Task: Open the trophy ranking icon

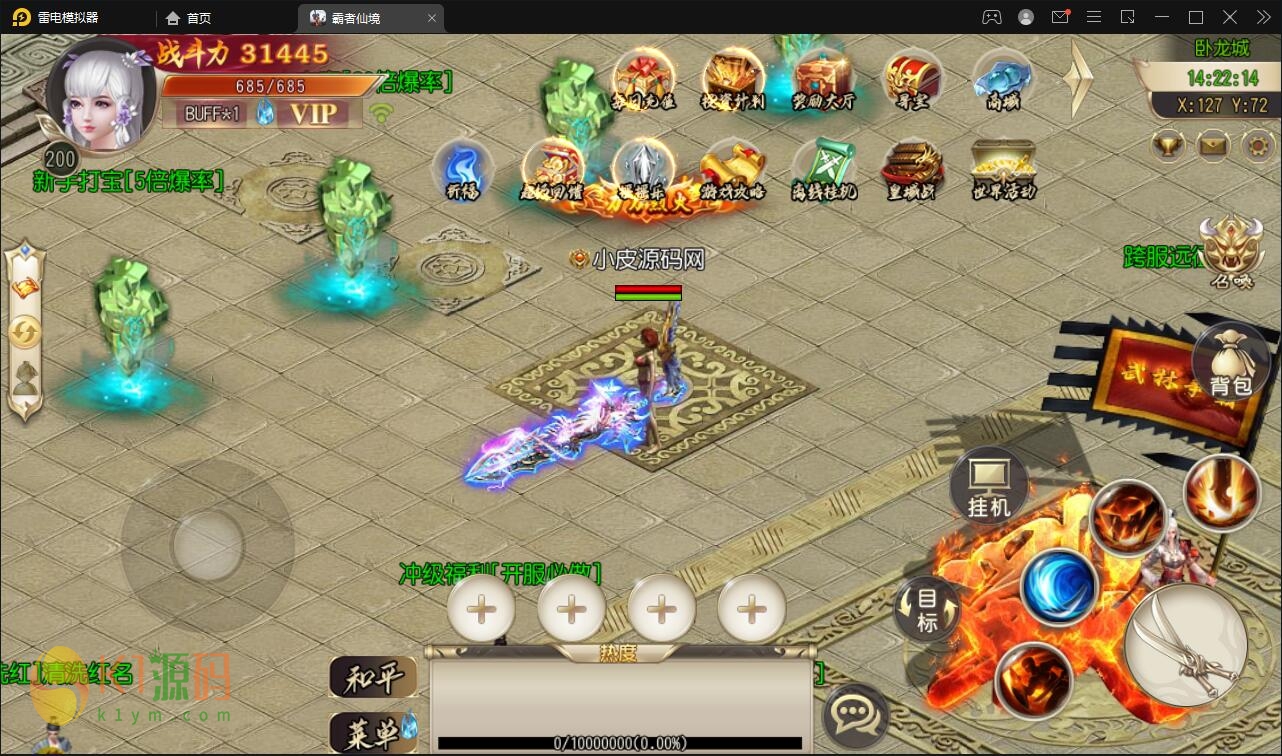Action: coord(1168,146)
